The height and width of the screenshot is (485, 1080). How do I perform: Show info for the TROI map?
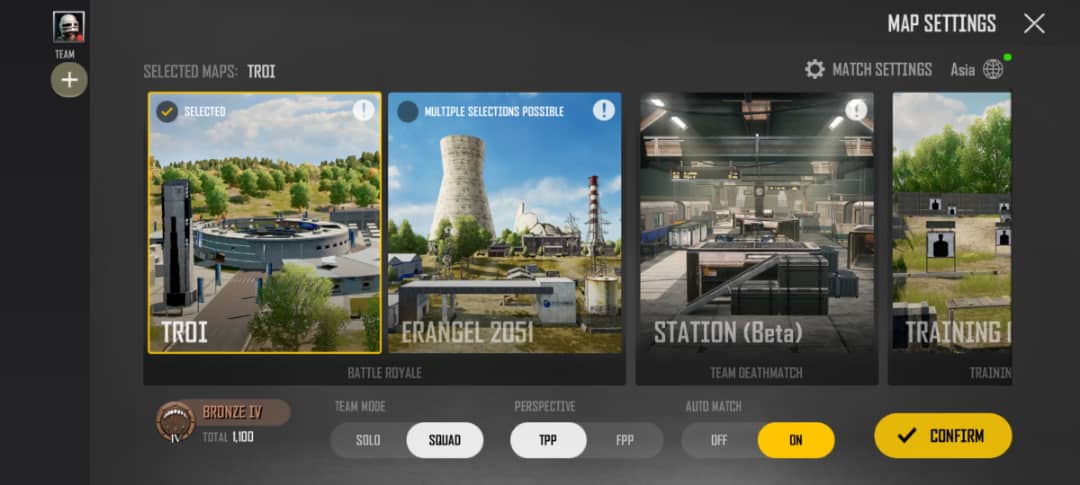coord(363,110)
